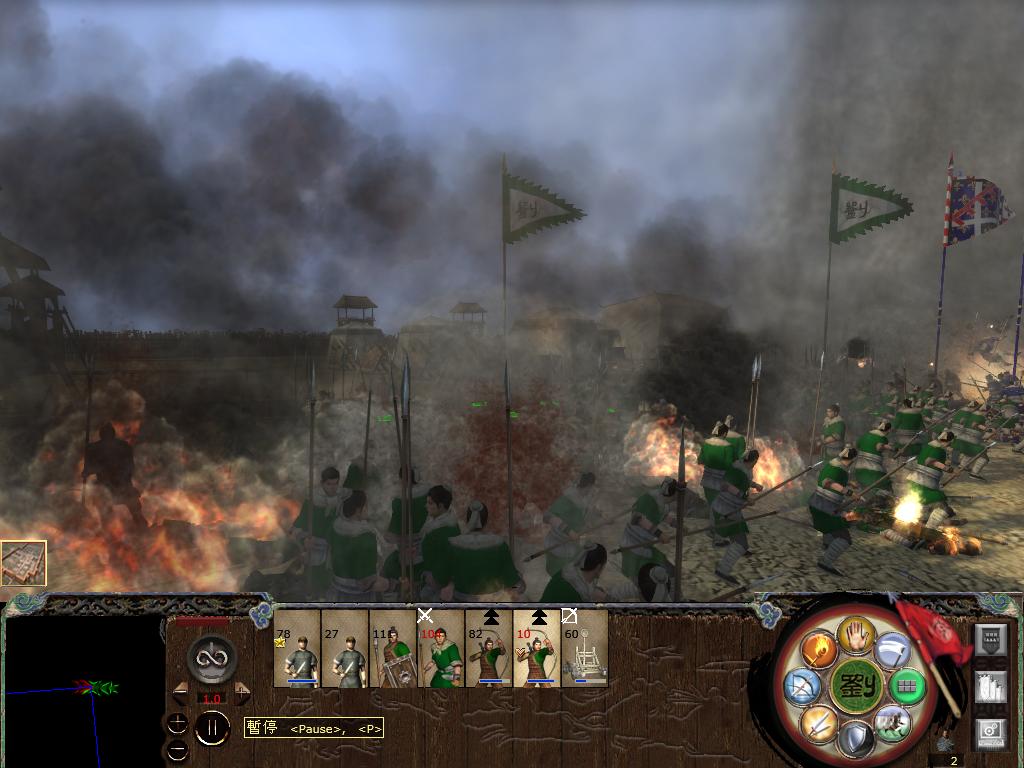Decrease battle speed with the minus arrow
1024x768 pixels.
pos(181,693)
